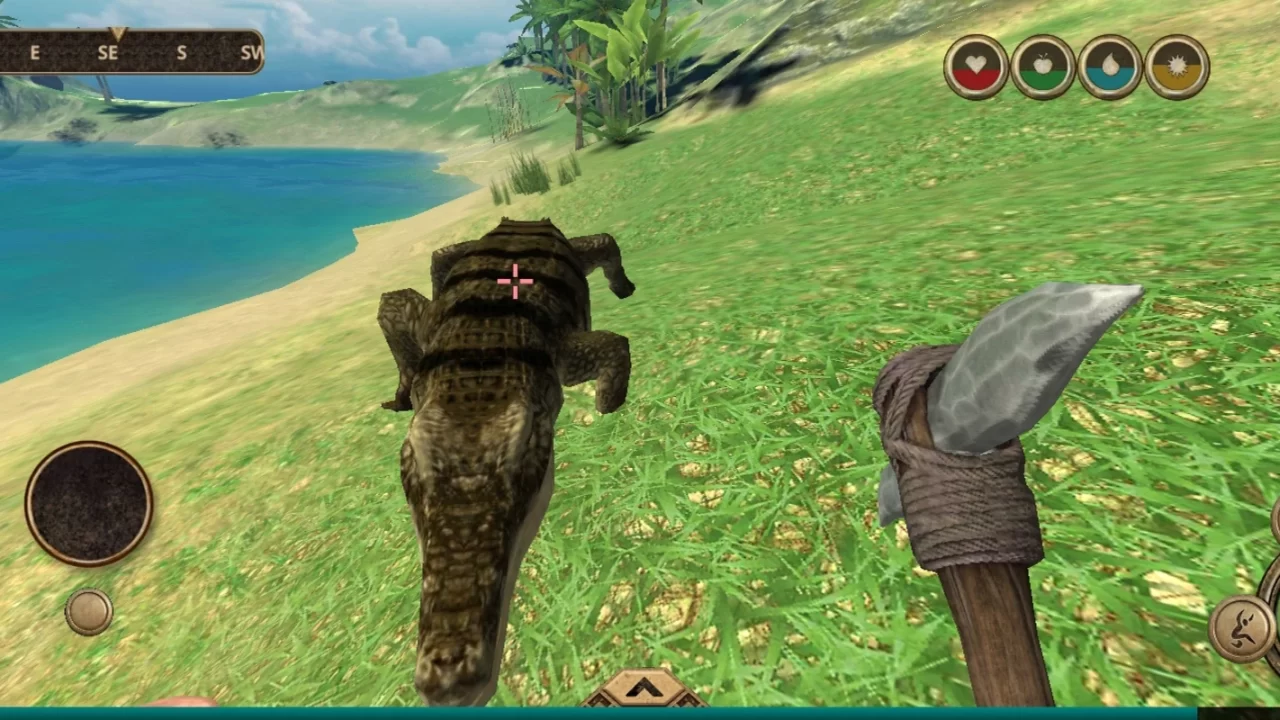Viewport: 1280px width, 720px height.
Task: Select SE heading on the compass
Action: pyautogui.click(x=107, y=53)
